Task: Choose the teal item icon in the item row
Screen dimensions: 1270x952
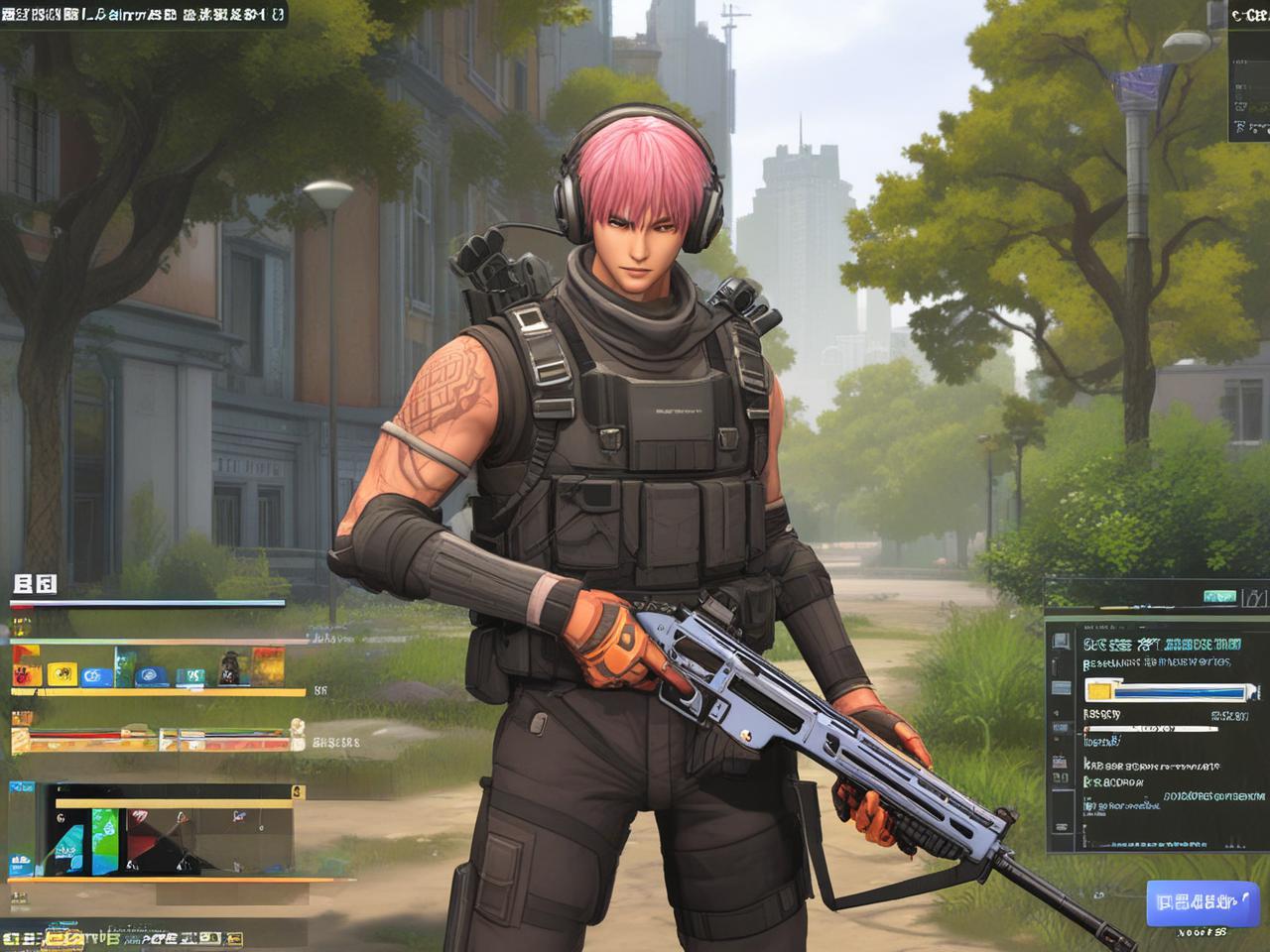Action: point(190,676)
